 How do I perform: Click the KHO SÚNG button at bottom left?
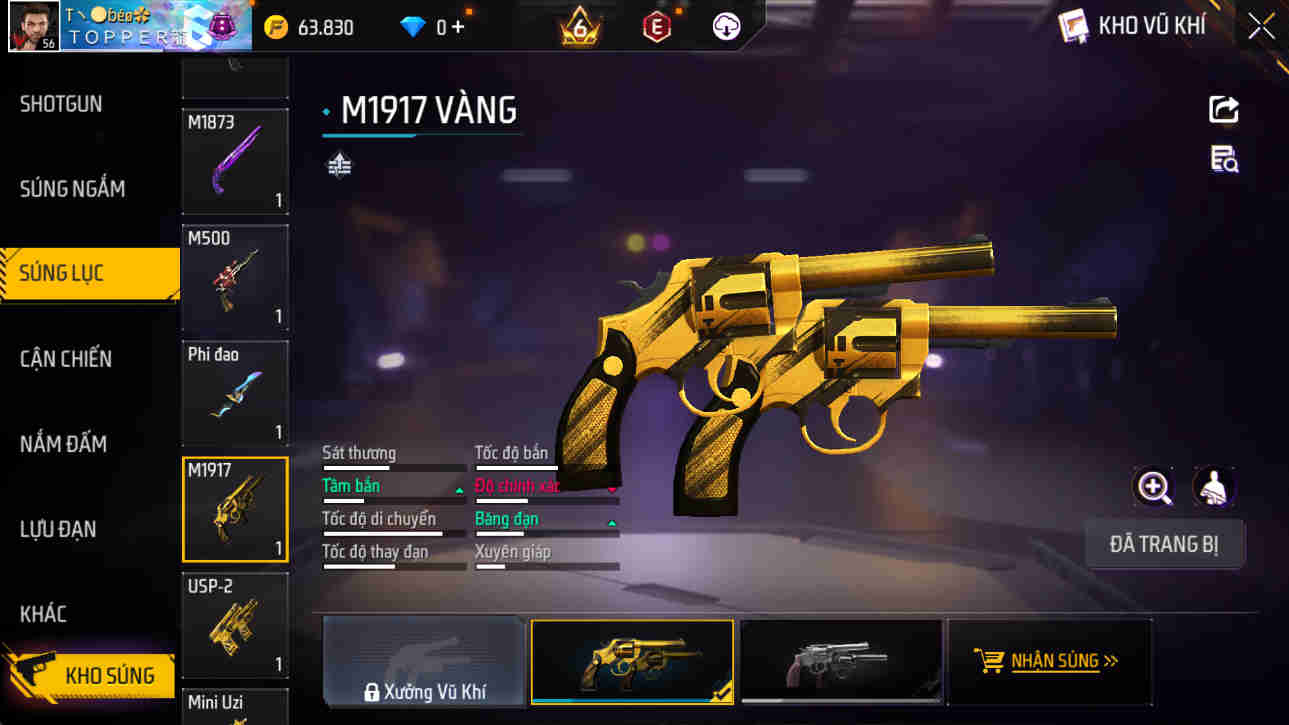coord(91,676)
